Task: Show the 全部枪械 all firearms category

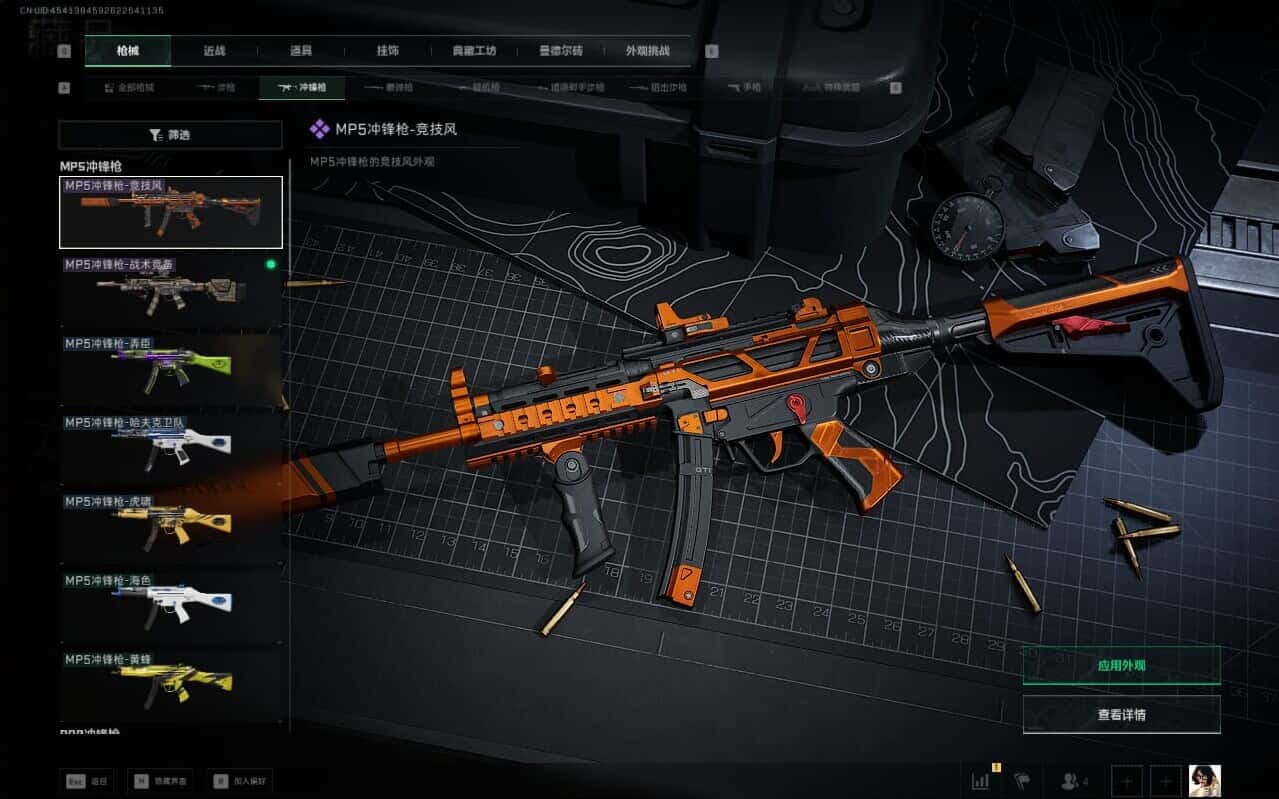Action: point(129,88)
